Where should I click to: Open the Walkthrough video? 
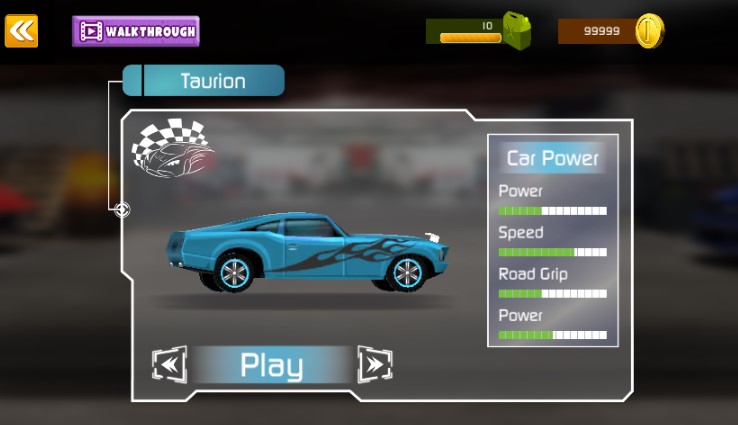tap(136, 31)
